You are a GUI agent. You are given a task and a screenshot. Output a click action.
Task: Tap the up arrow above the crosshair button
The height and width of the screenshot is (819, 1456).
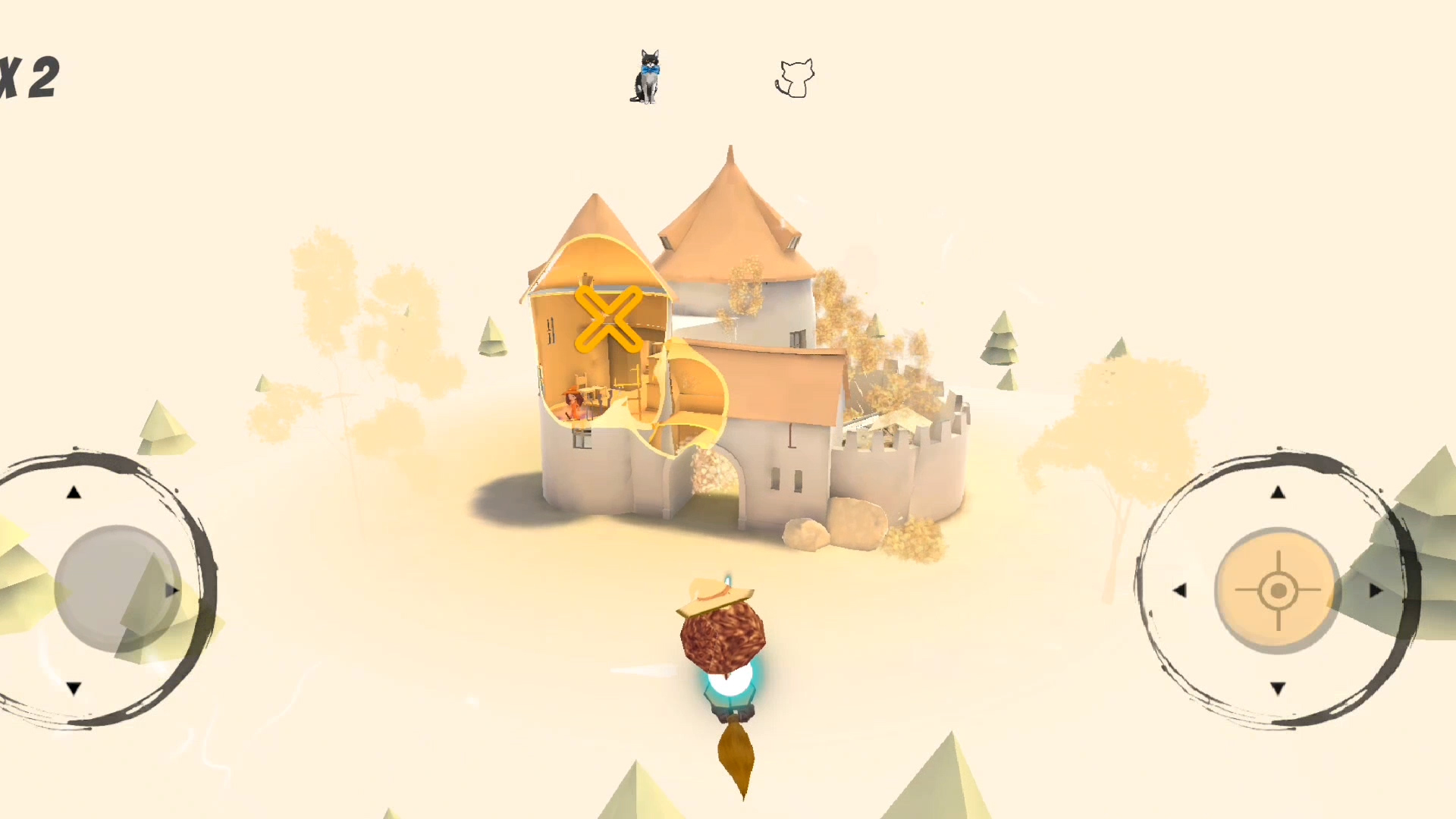click(x=1278, y=493)
